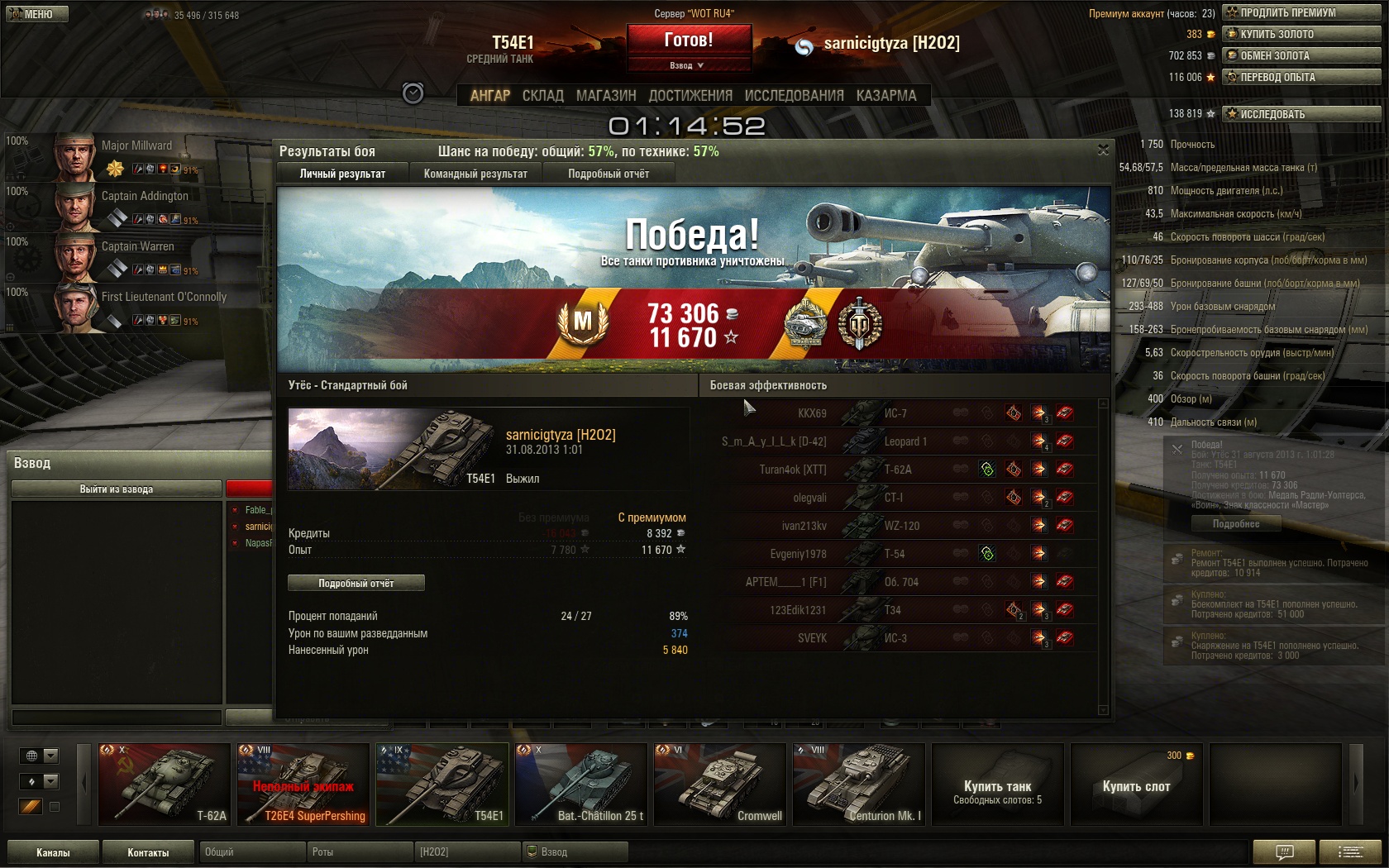Go to the Достижения tab
Image resolution: width=1389 pixels, height=868 pixels.
click(x=690, y=96)
